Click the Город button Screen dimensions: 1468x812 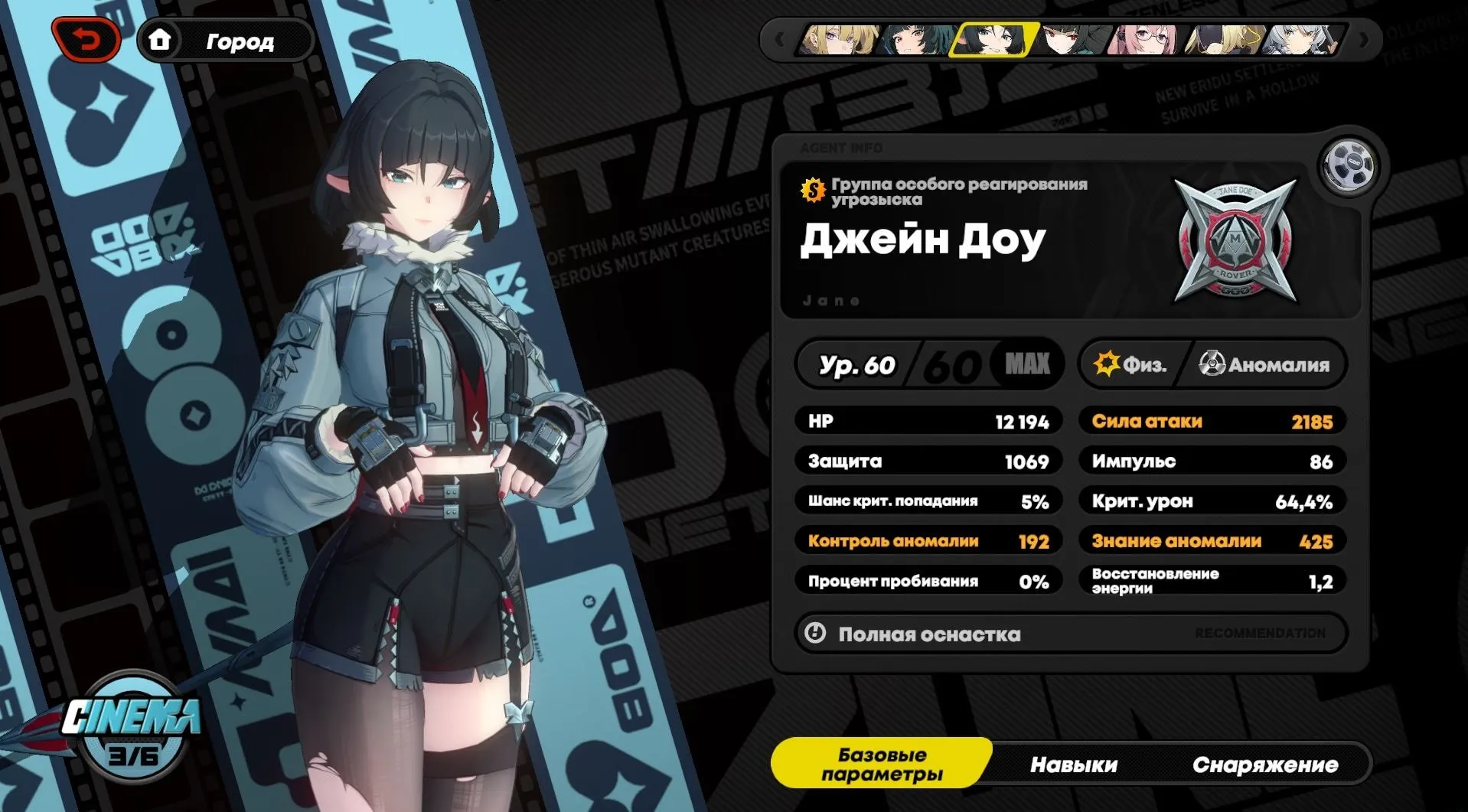coord(240,42)
